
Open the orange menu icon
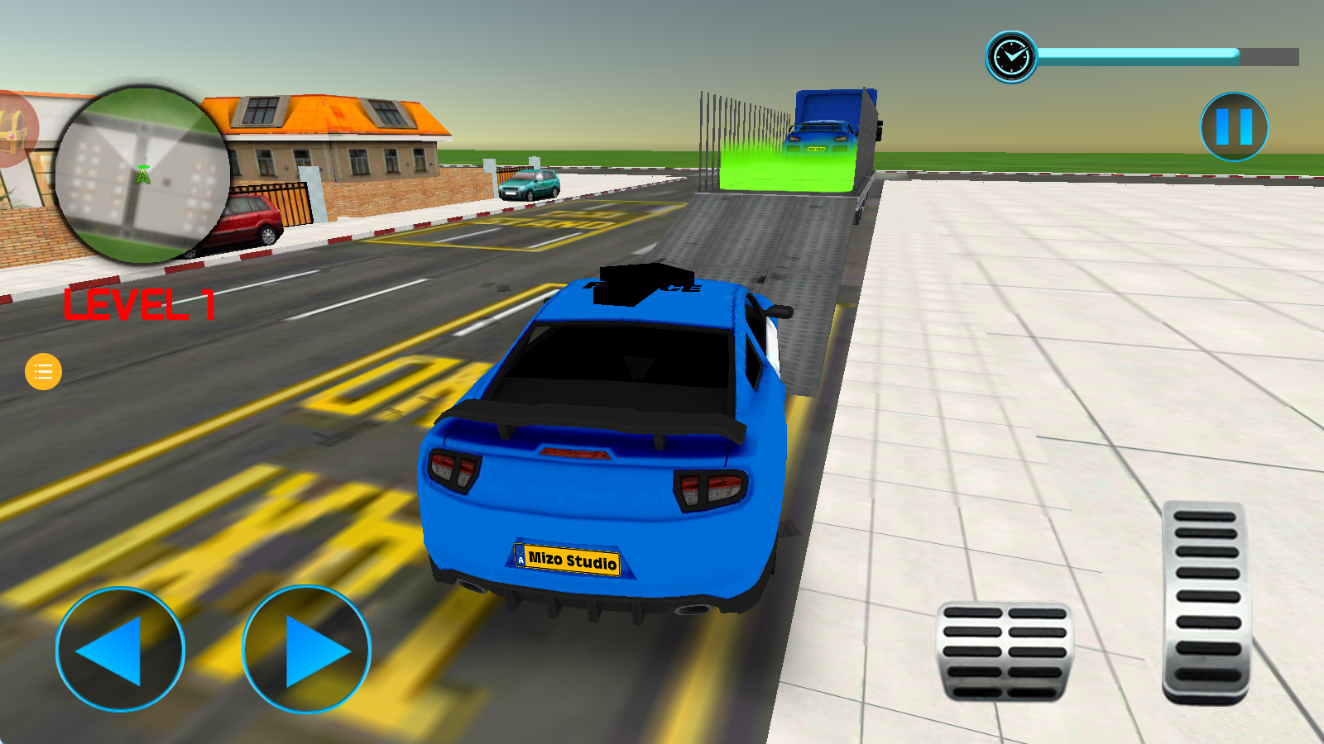click(42, 371)
